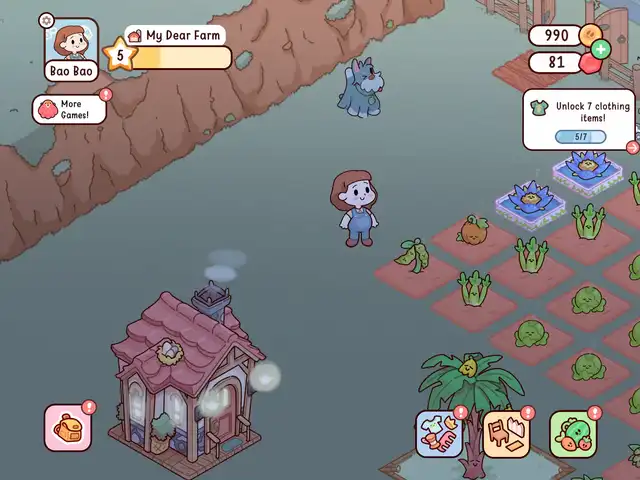Viewport: 640px width, 480px height.
Task: Open the furniture decoration menu
Action: pos(507,434)
